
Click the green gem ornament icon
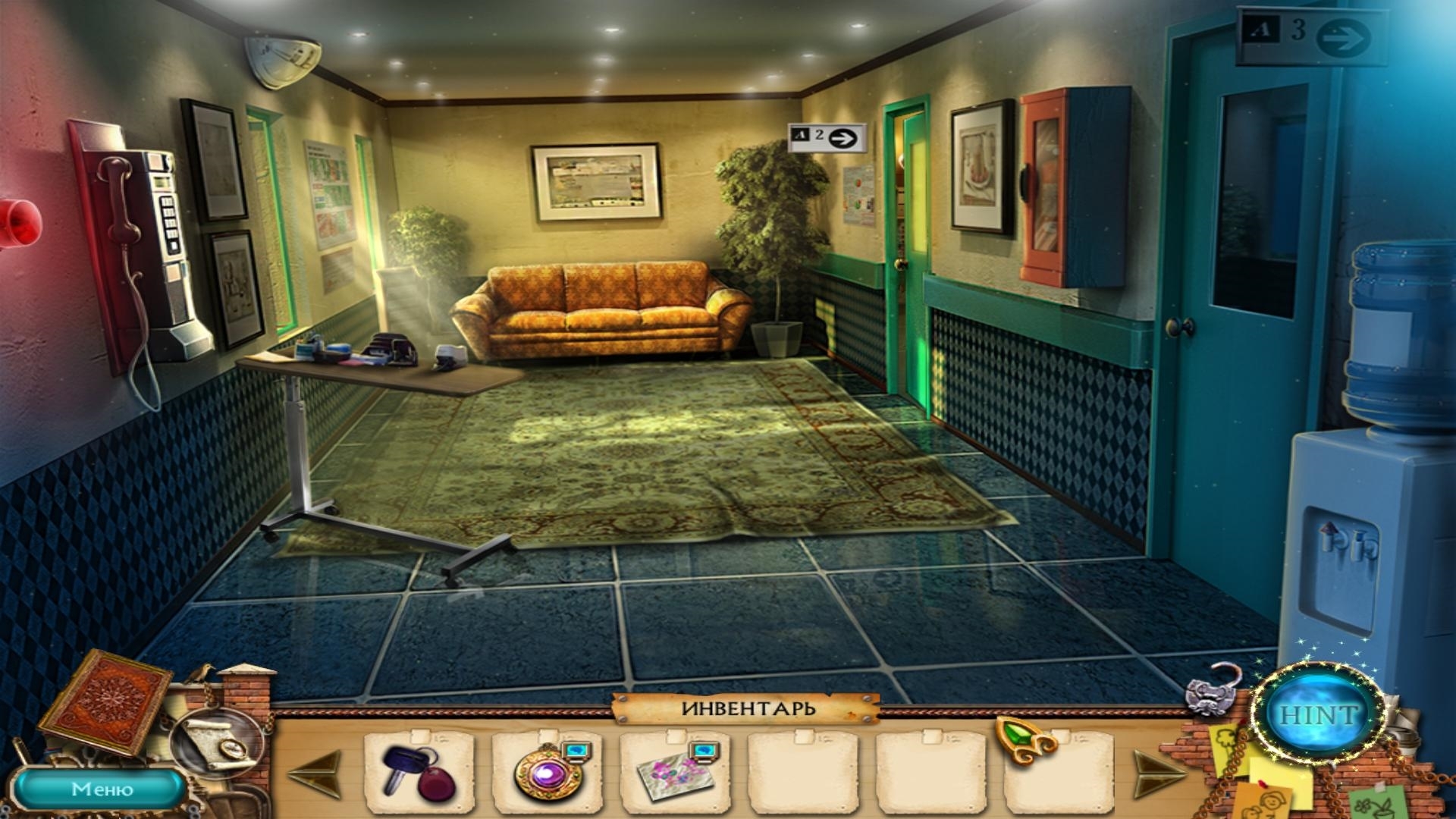[x=1023, y=738]
